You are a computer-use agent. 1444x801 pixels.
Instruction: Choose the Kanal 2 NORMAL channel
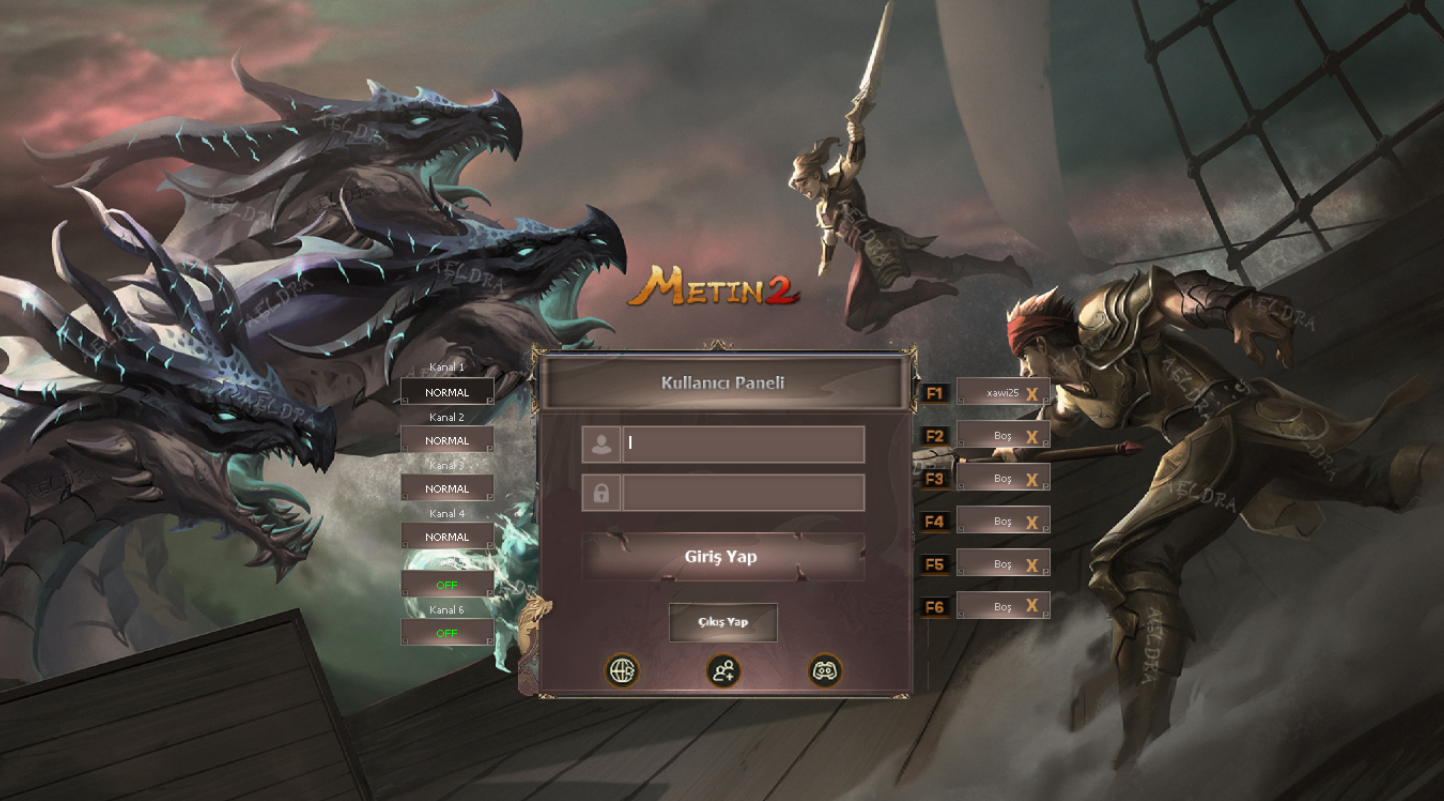pyautogui.click(x=447, y=441)
